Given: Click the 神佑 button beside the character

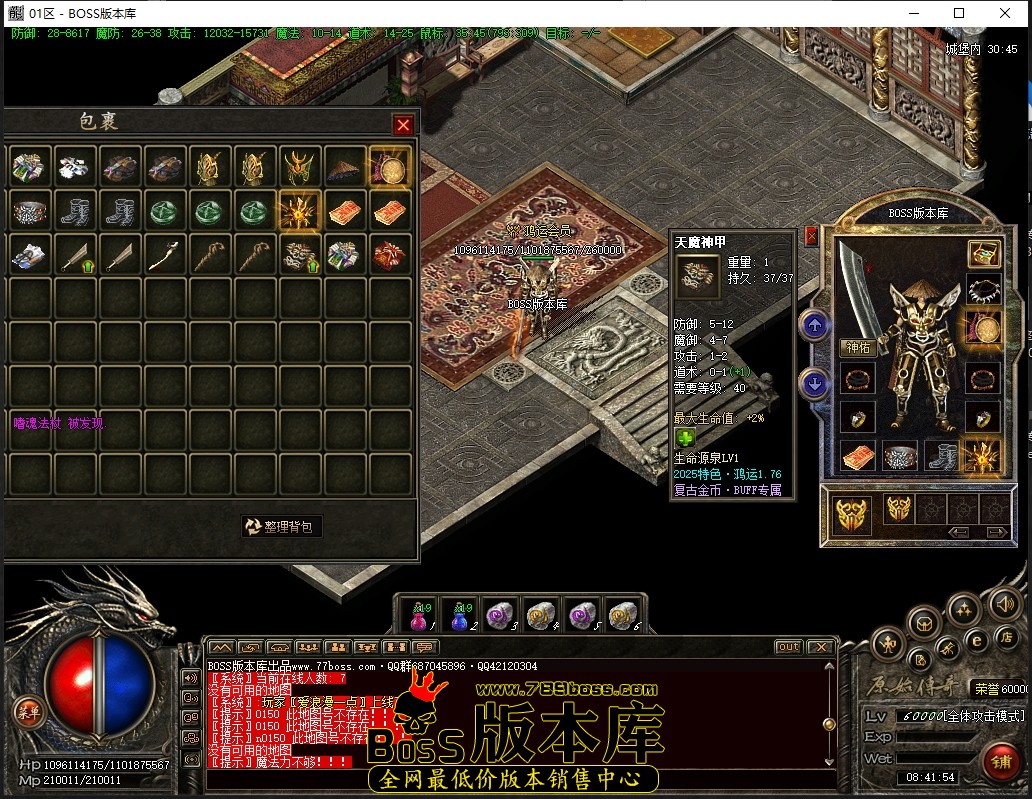Looking at the screenshot, I should click(x=858, y=348).
